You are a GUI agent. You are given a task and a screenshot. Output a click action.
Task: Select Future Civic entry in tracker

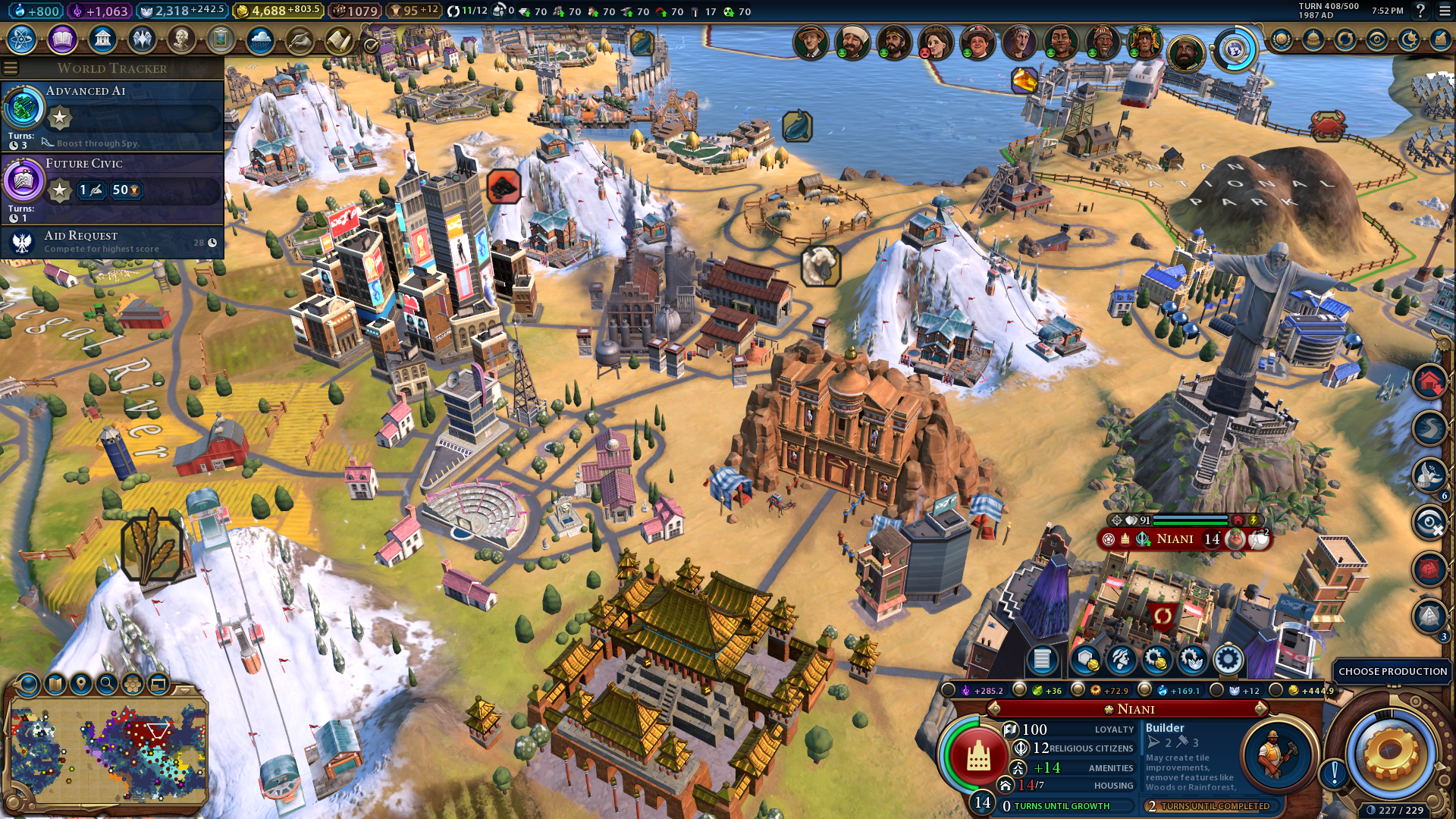(x=114, y=186)
